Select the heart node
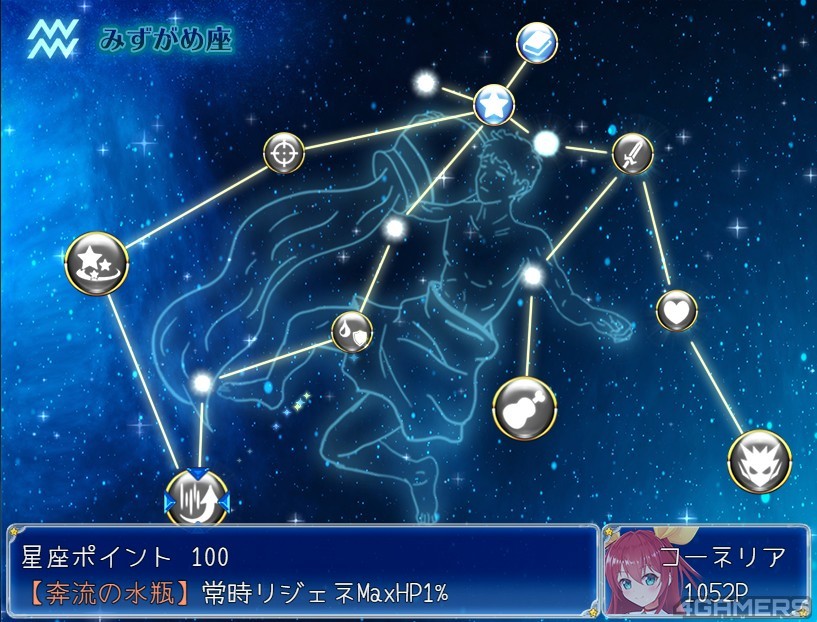The image size is (817, 622). 676,310
